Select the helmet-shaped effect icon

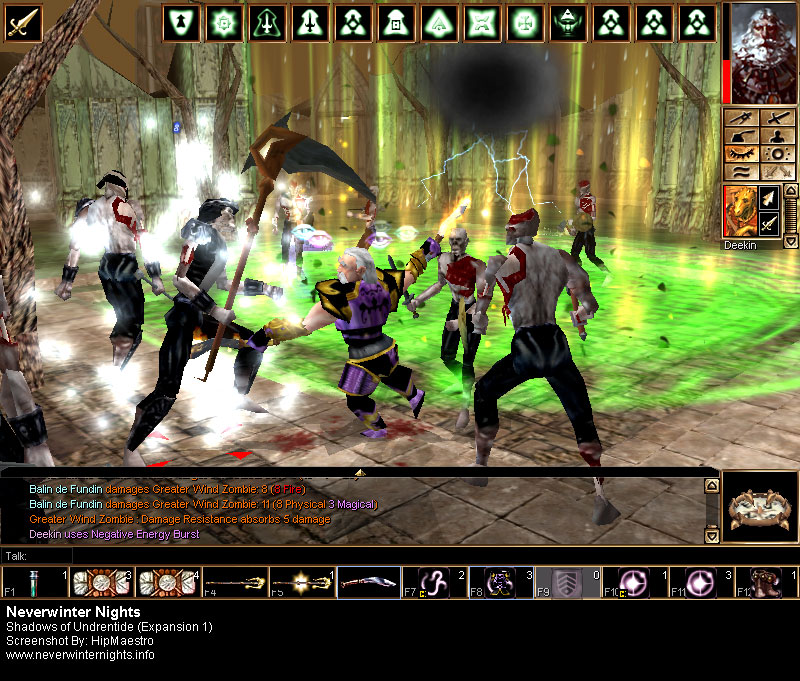click(565, 22)
